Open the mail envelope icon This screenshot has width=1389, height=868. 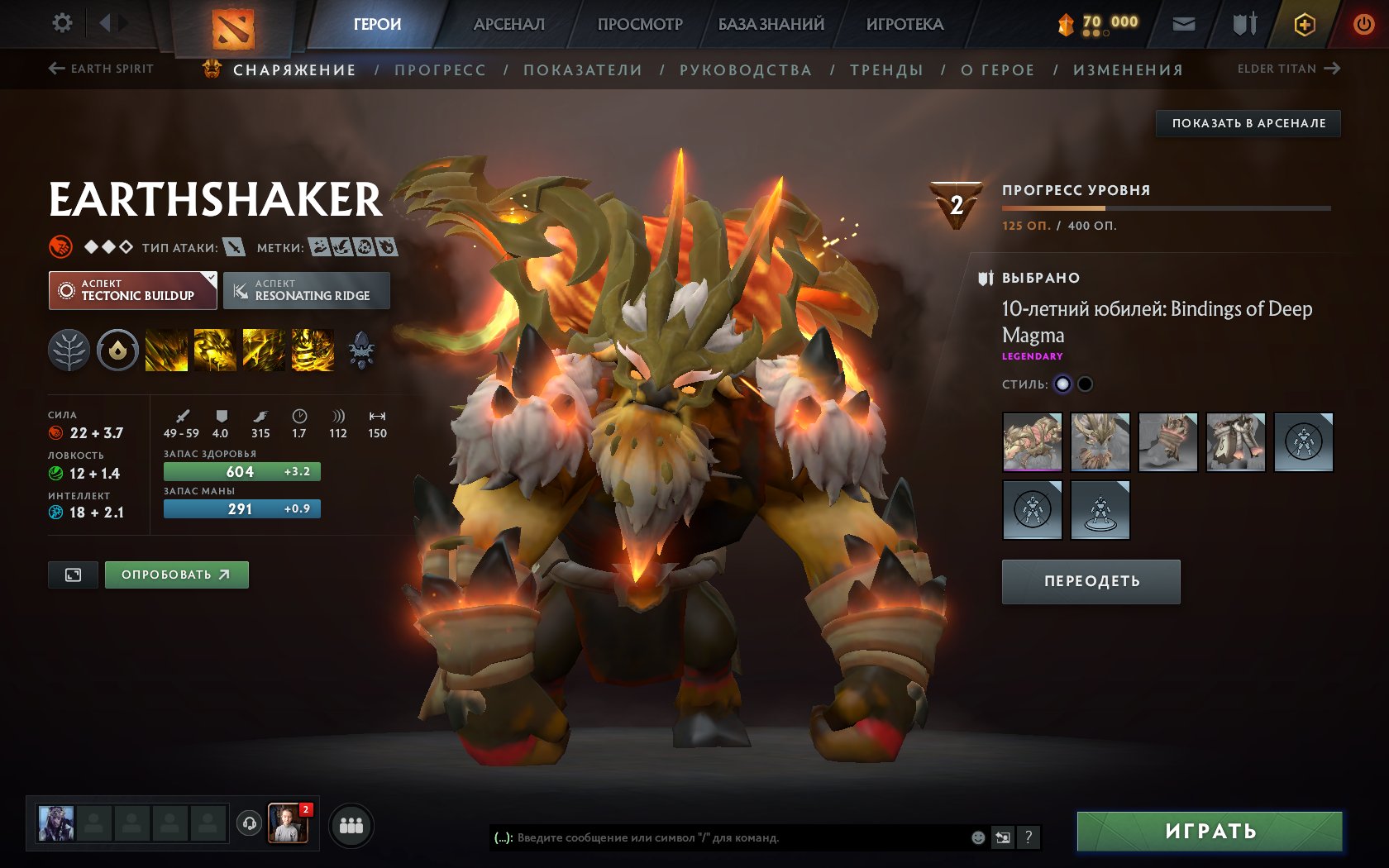[x=1184, y=24]
